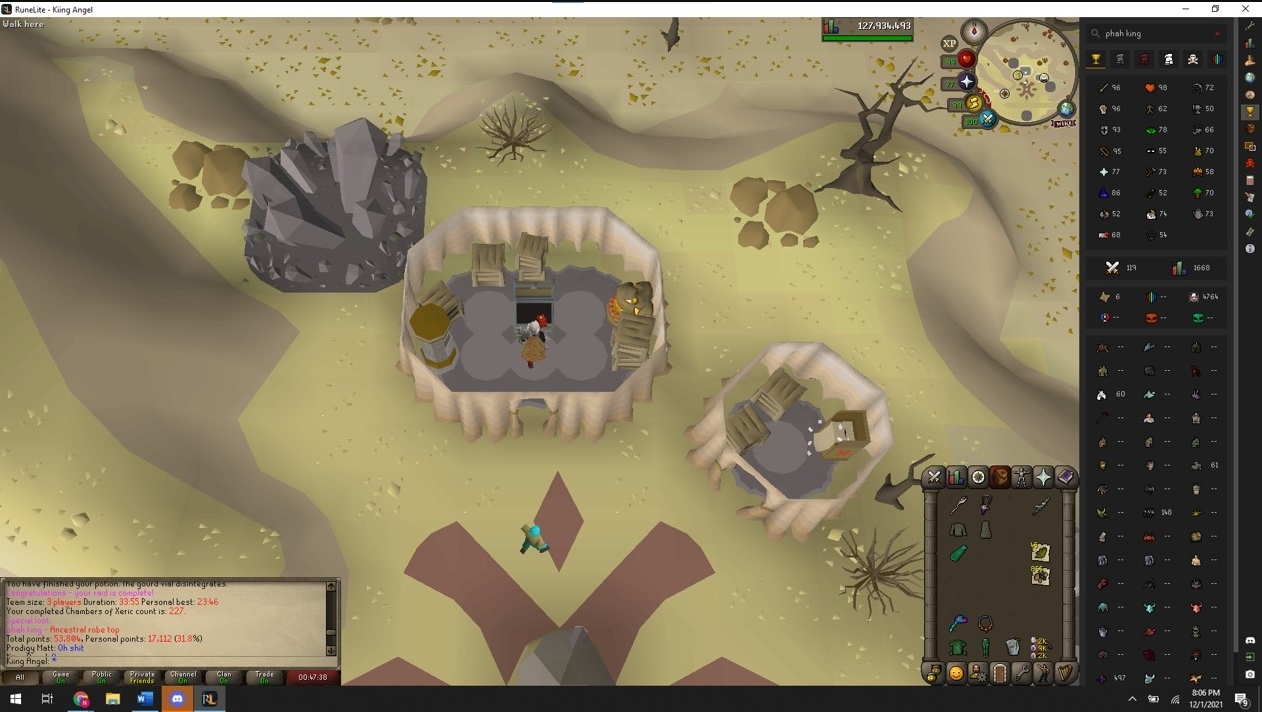The image size is (1262, 712).
Task: Switch chat to the Clan tab
Action: (x=224, y=677)
